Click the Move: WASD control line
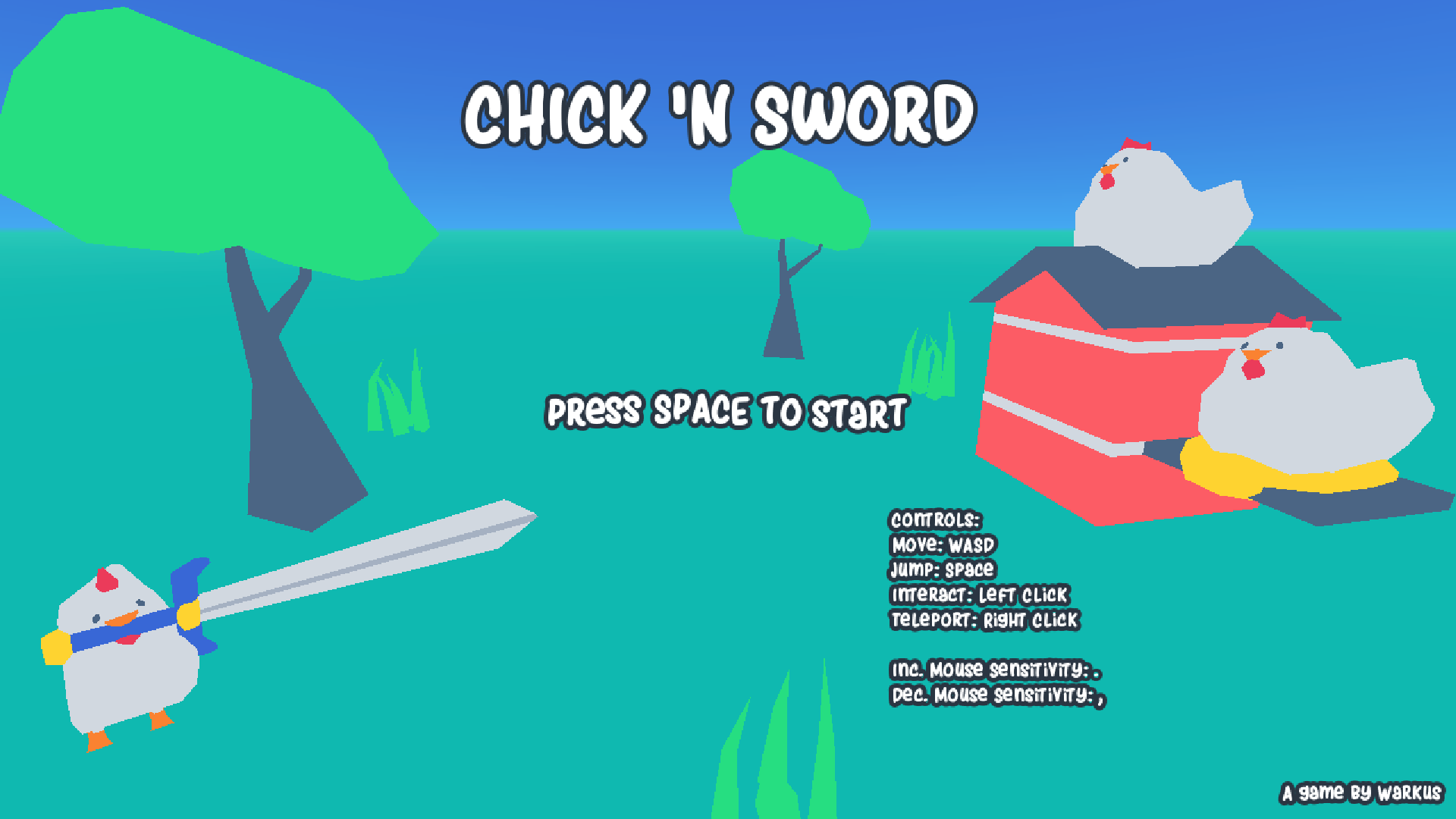 click(944, 545)
